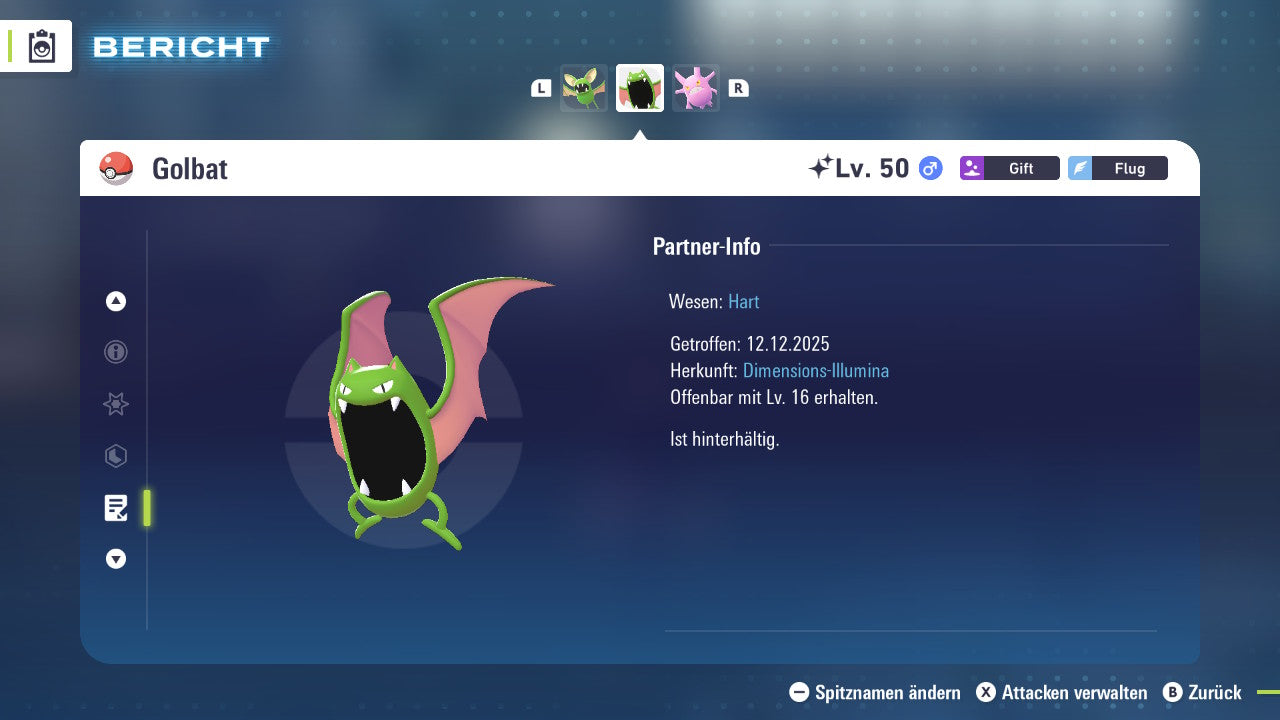Select the star stats icon in sidebar
Image resolution: width=1280 pixels, height=720 pixels.
click(115, 404)
